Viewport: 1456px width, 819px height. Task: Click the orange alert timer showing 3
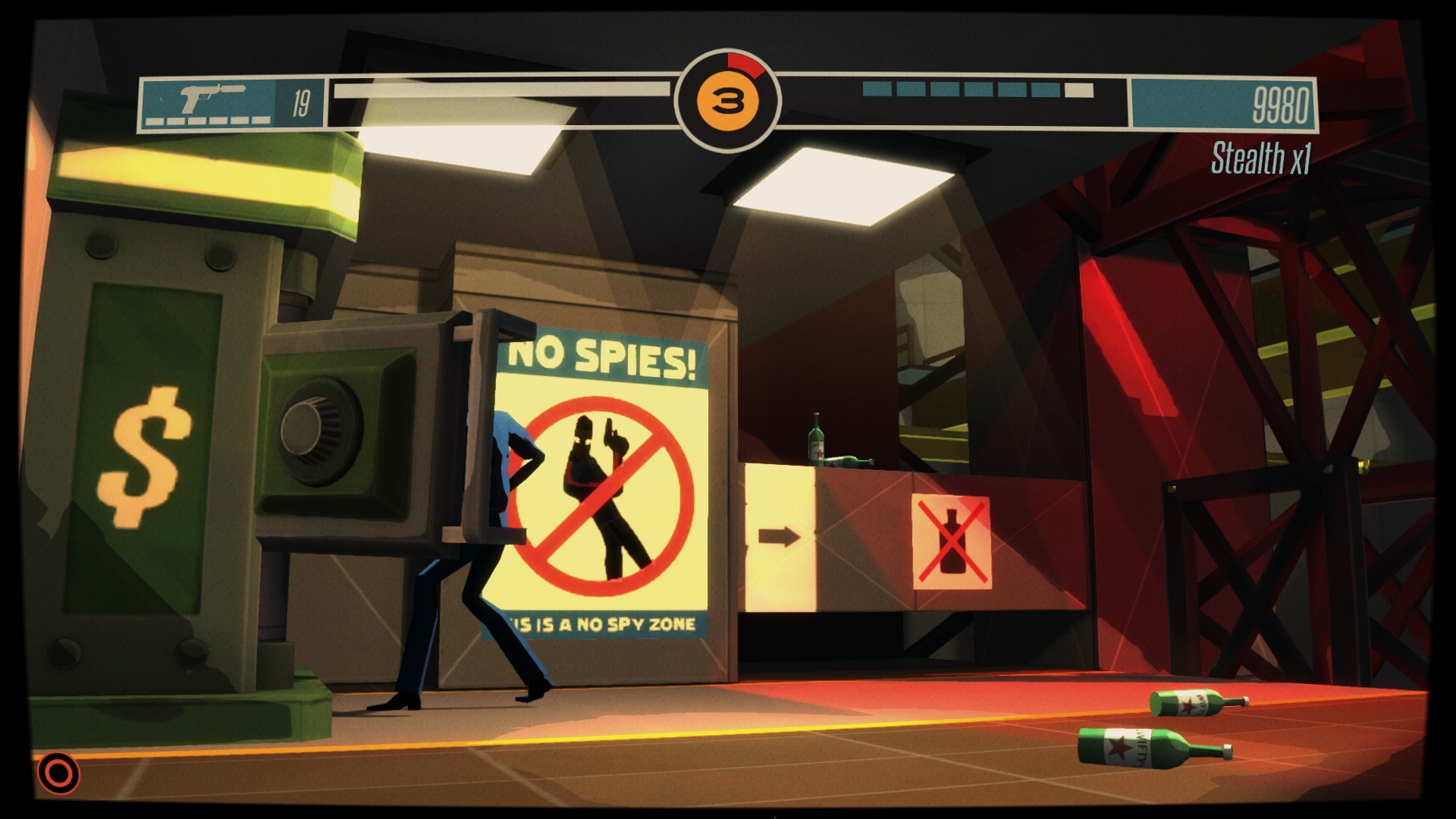click(x=727, y=99)
